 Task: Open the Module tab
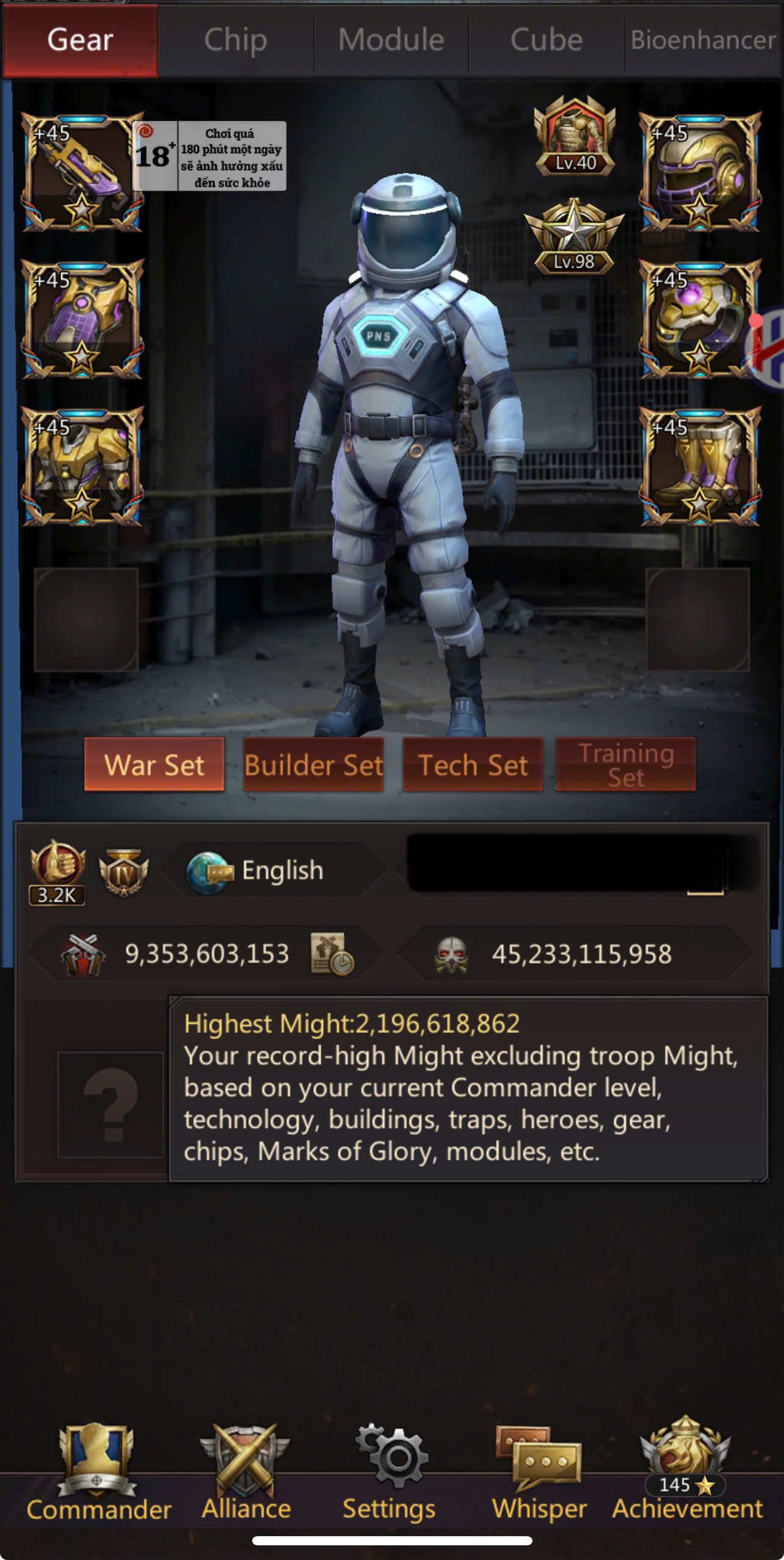point(391,40)
